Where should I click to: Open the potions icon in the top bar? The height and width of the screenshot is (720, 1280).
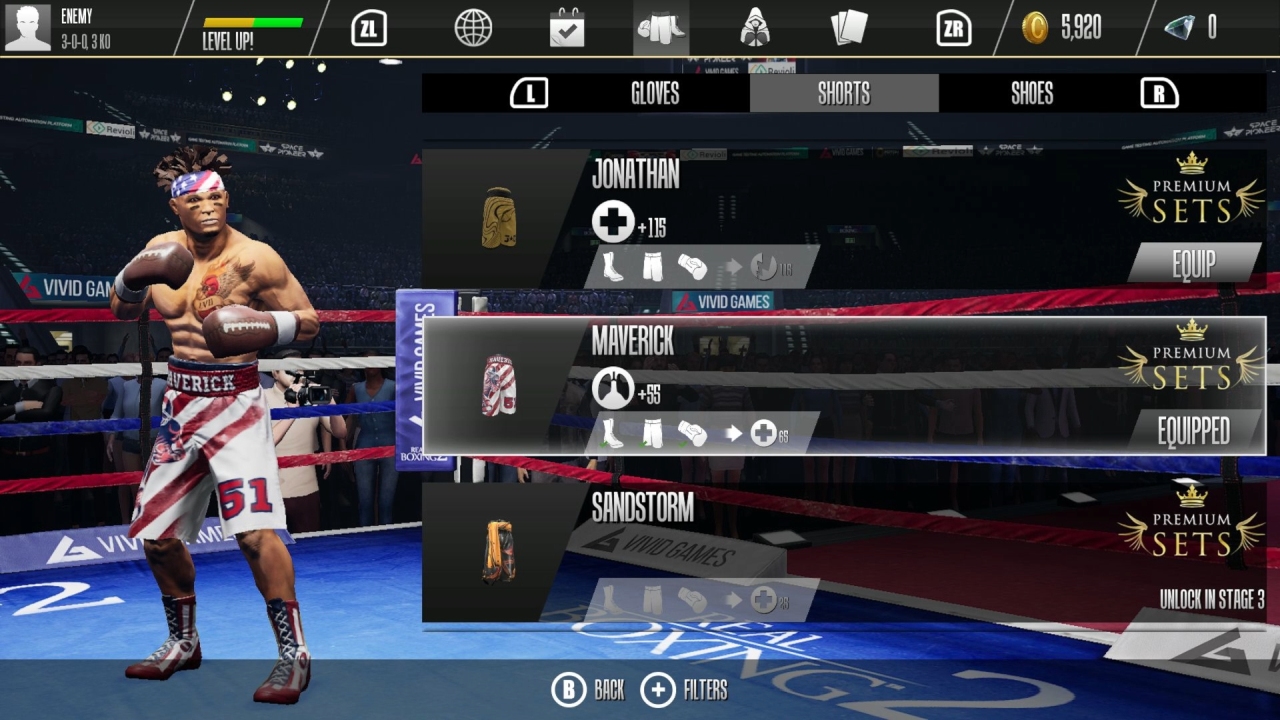click(x=754, y=28)
